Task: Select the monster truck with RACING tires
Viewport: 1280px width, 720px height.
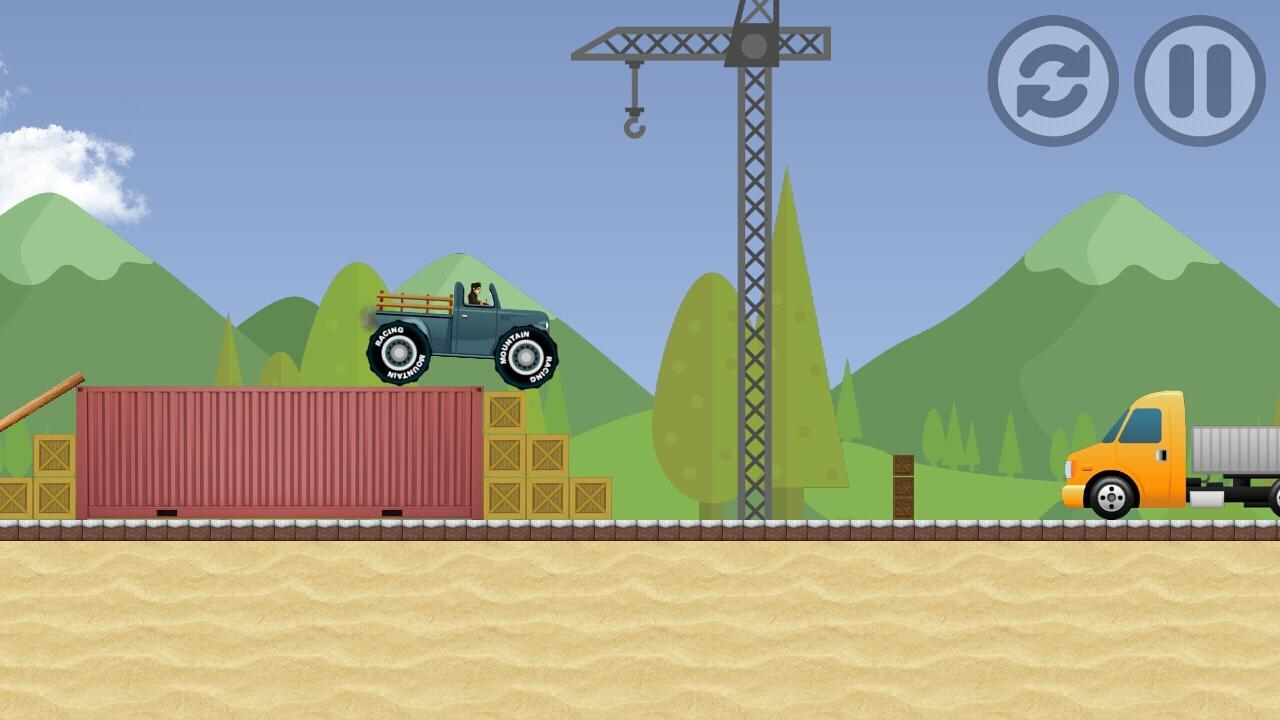Action: point(465,330)
